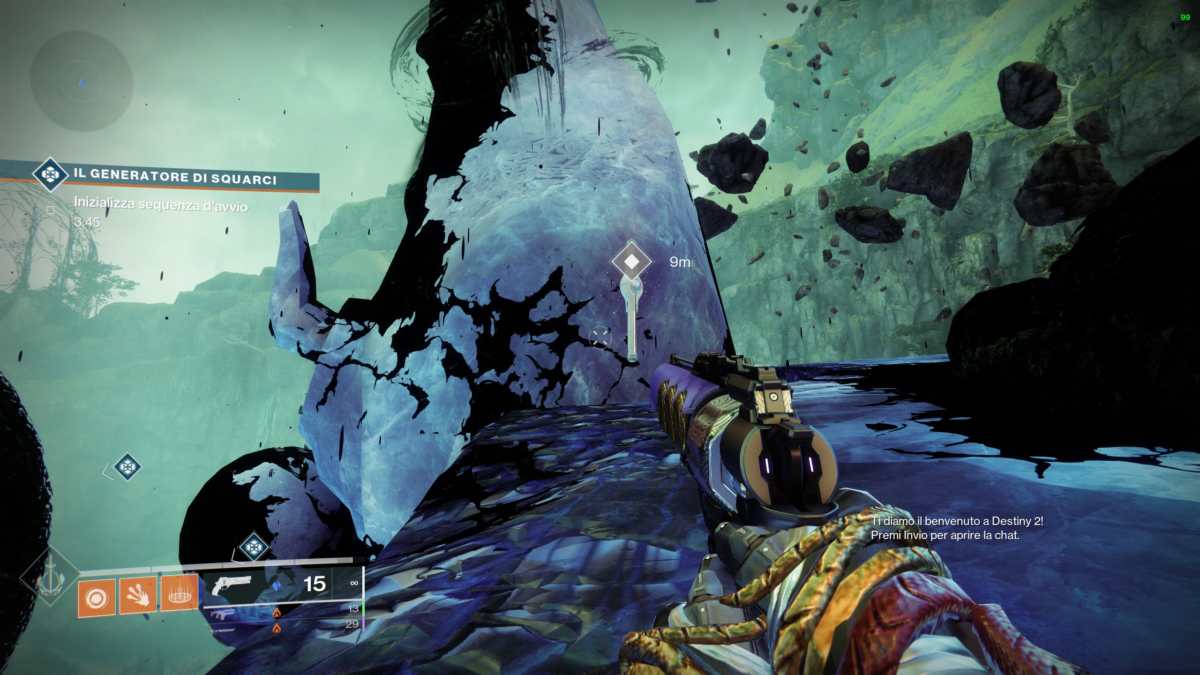This screenshot has width=1200, height=675.
Task: Select the equipped hand cannon weapon slot
Action: click(x=280, y=584)
